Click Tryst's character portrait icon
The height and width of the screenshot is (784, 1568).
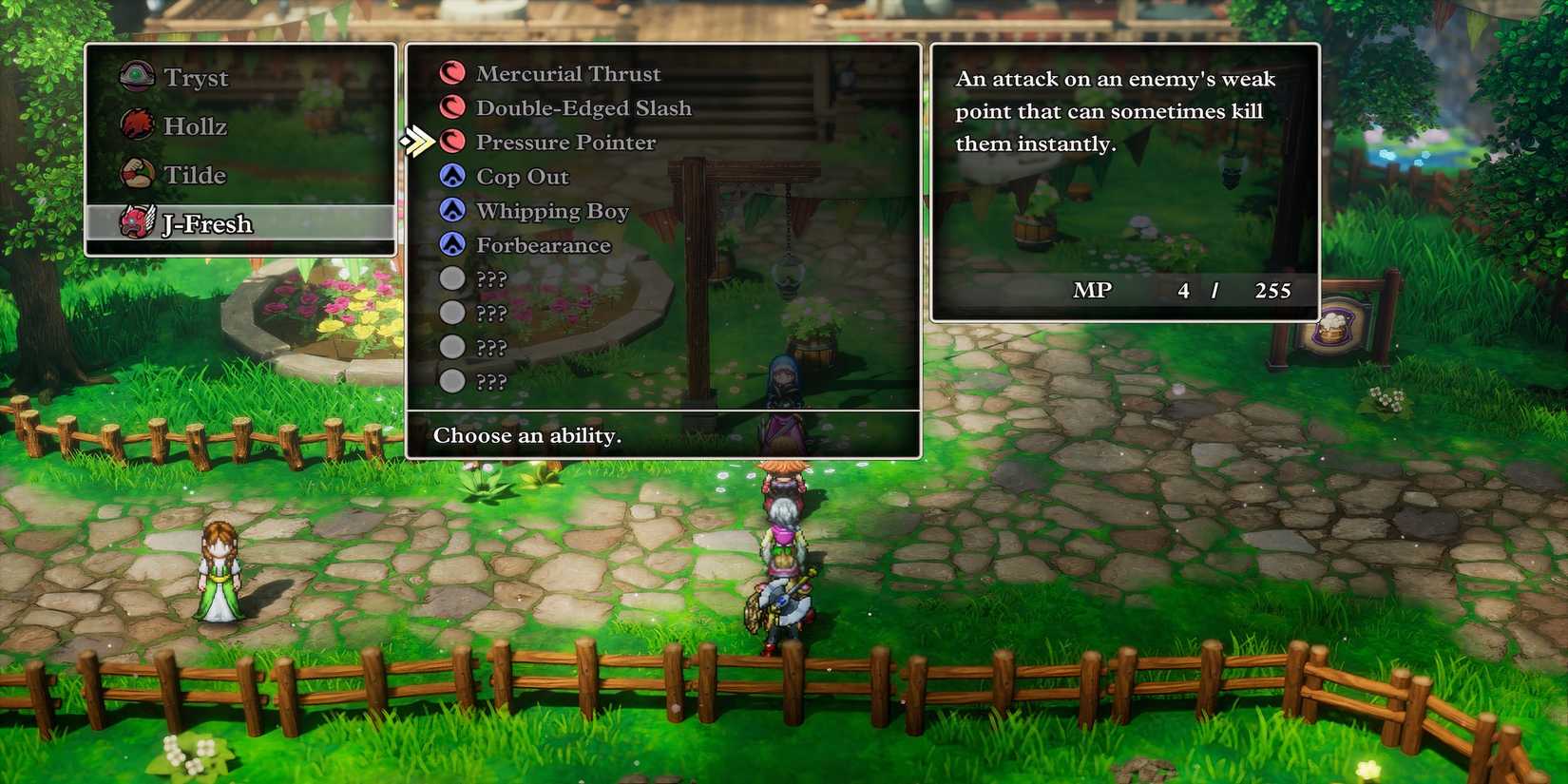(x=136, y=75)
